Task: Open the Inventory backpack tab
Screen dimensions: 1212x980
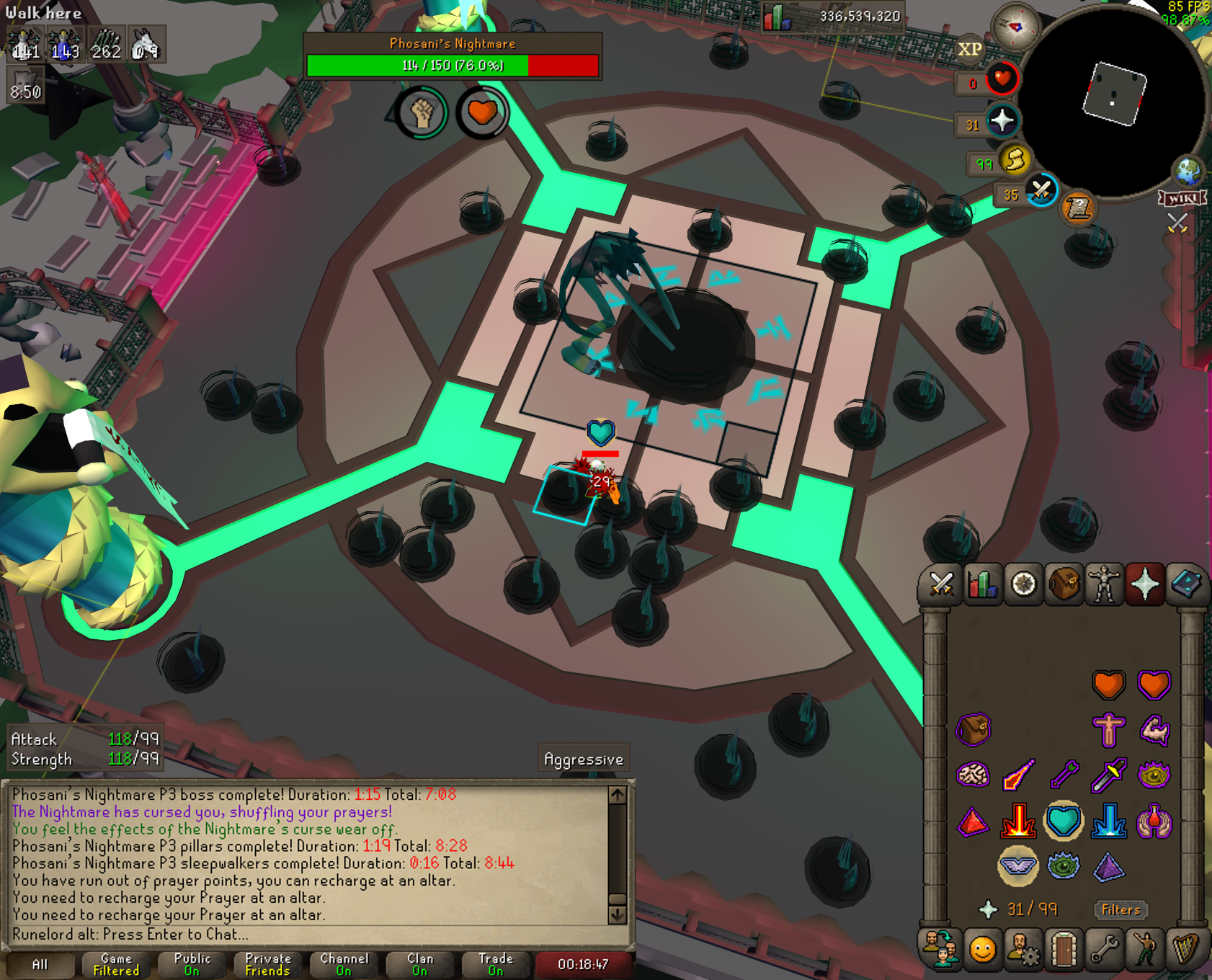Action: (x=1064, y=584)
